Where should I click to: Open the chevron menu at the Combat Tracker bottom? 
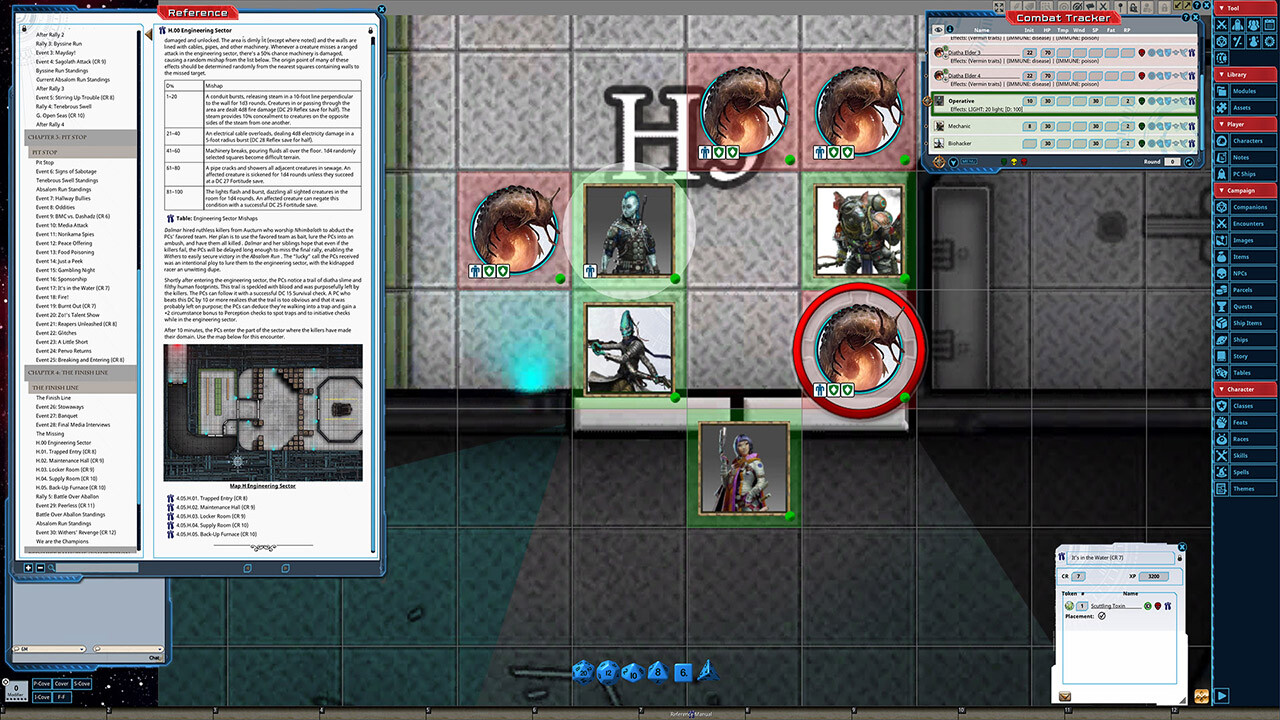click(x=953, y=162)
